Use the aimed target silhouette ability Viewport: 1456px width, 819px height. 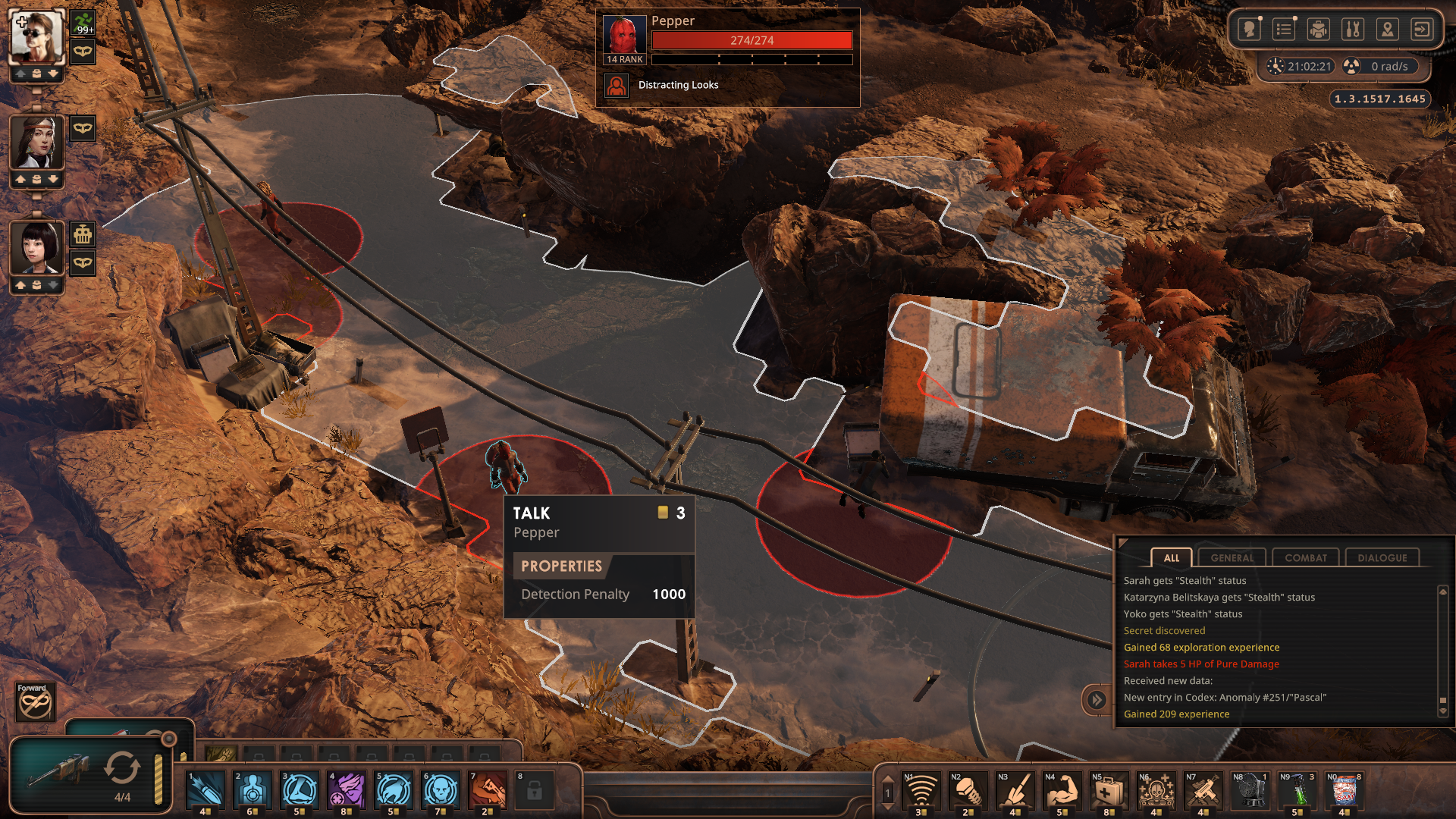click(x=253, y=790)
